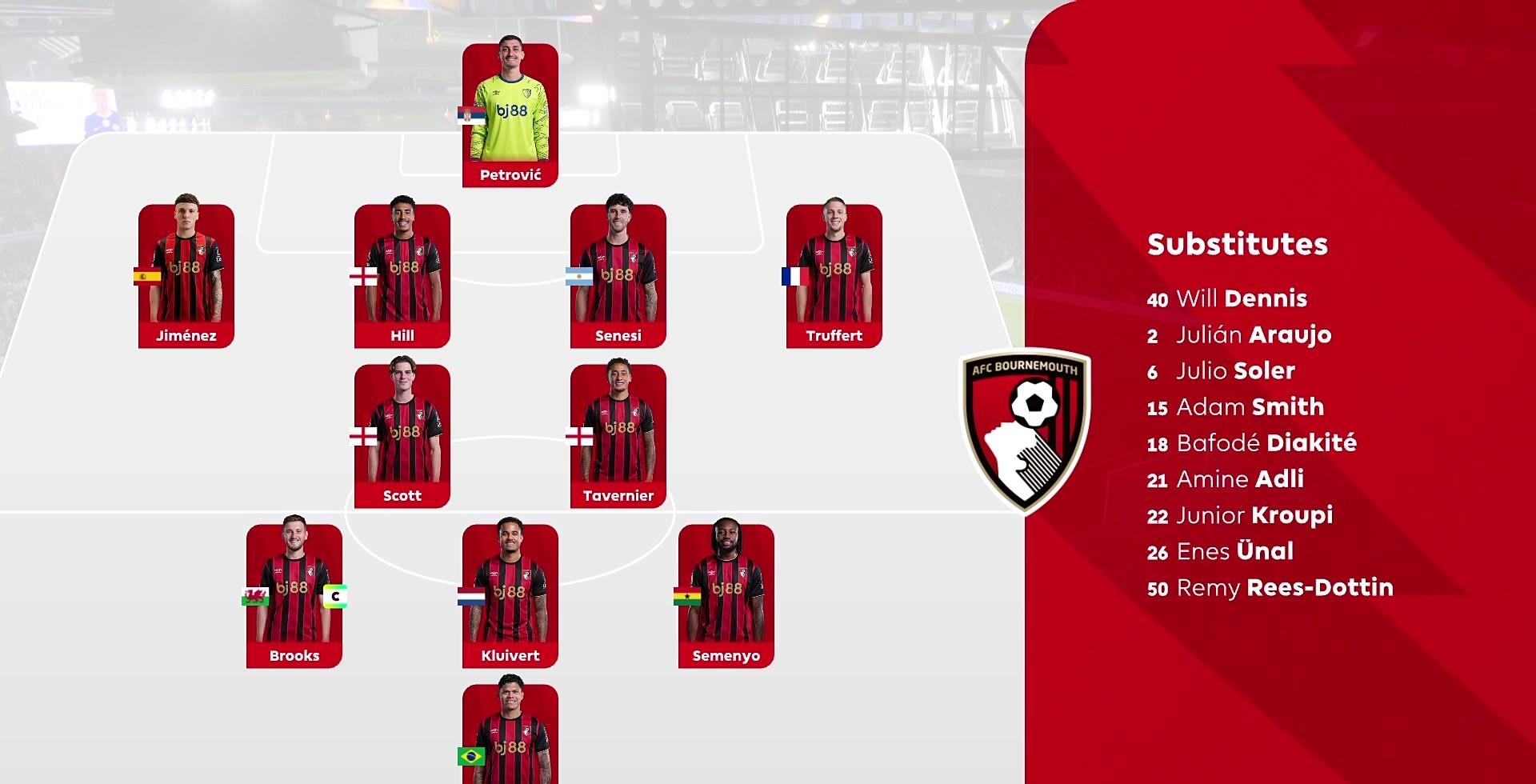Pick Julio Soler from substitutes

point(1221,371)
